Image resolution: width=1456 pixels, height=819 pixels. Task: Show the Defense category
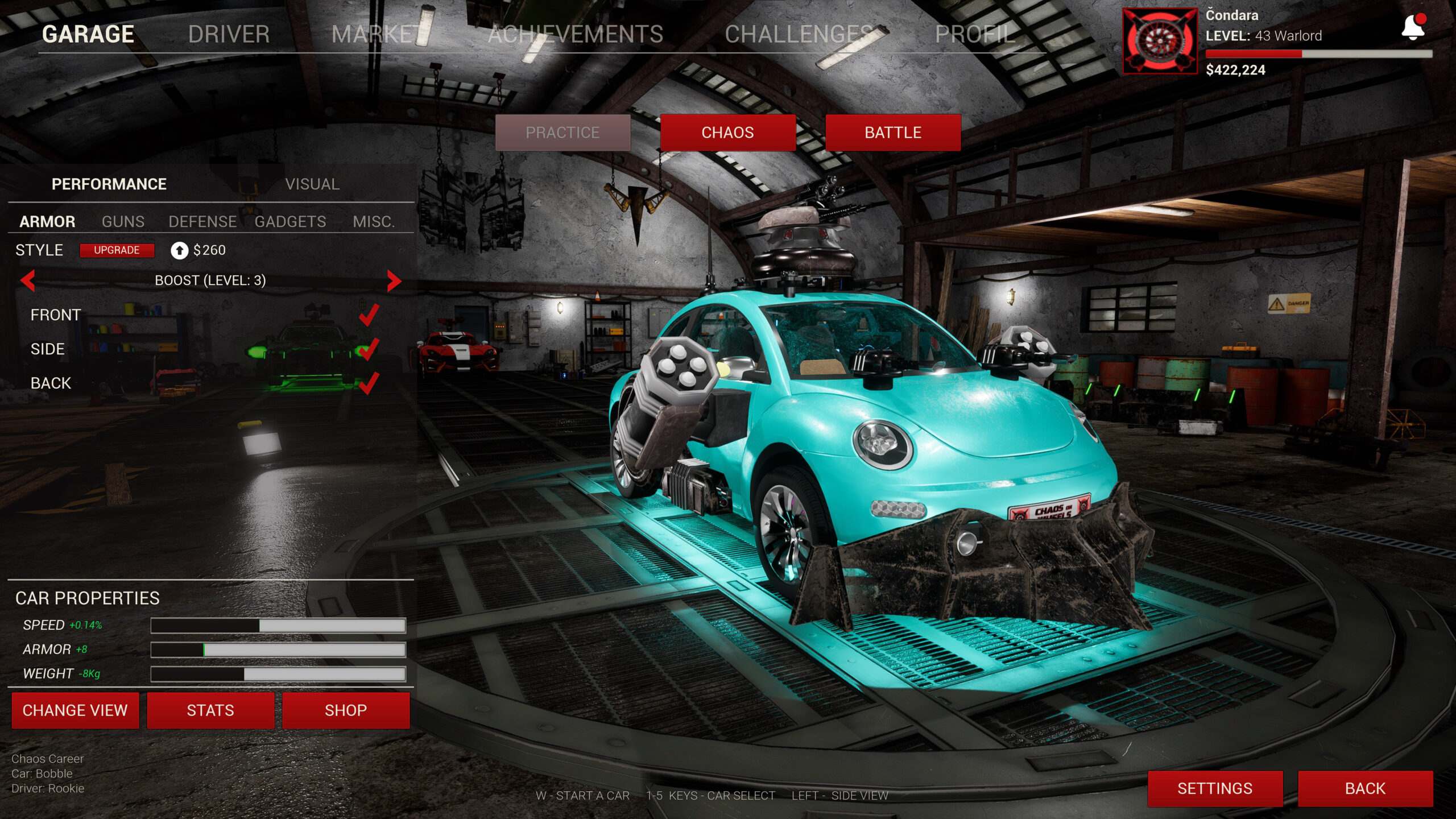point(202,222)
